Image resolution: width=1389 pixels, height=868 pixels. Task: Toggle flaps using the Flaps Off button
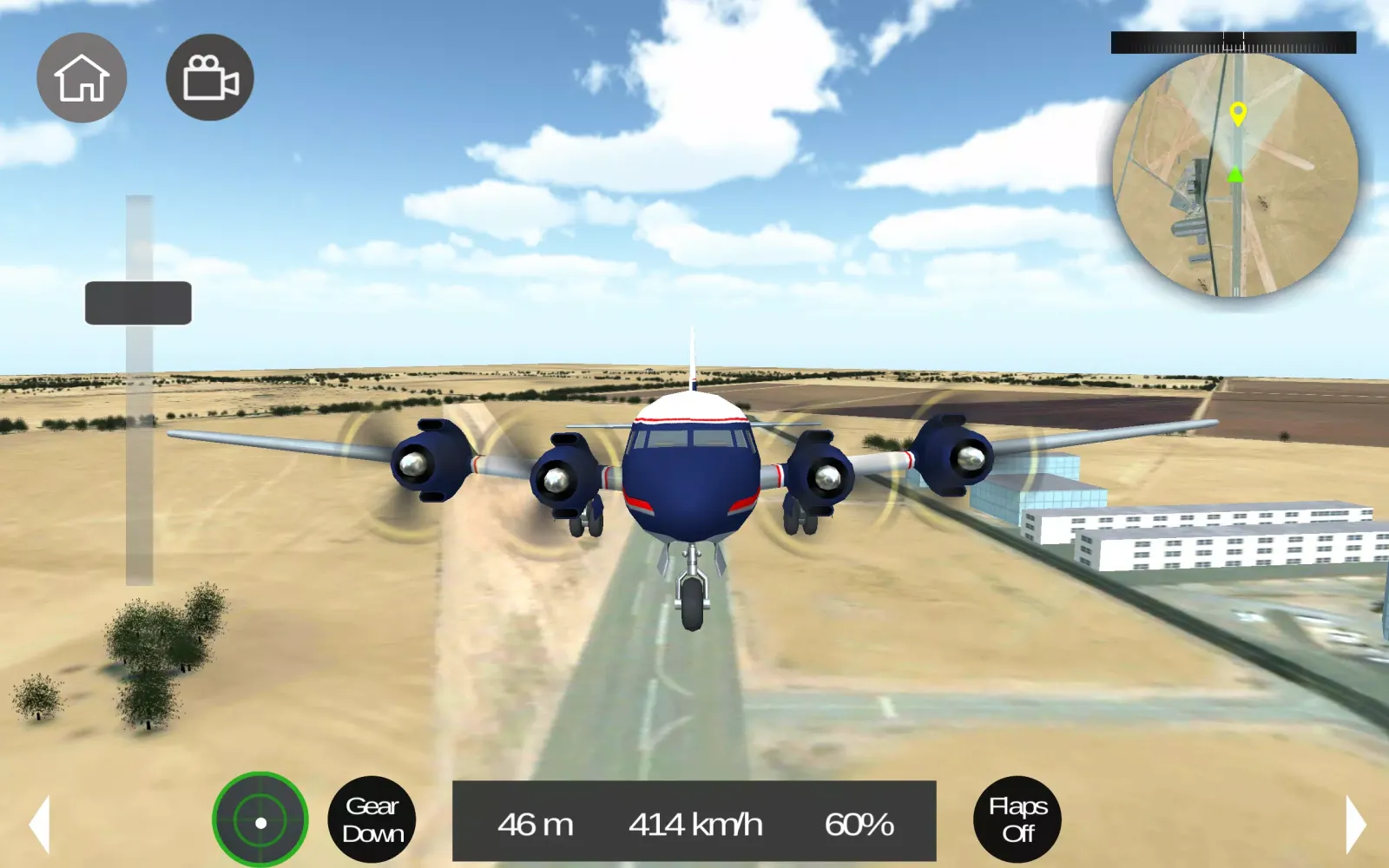click(x=1017, y=819)
